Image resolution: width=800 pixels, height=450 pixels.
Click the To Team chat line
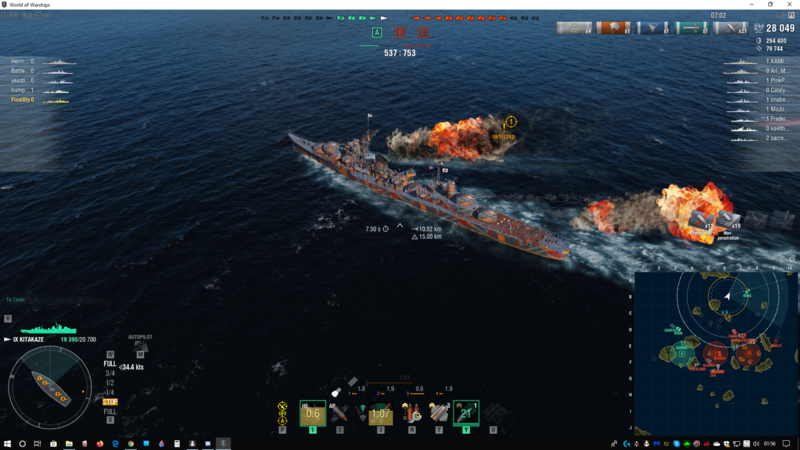click(16, 299)
